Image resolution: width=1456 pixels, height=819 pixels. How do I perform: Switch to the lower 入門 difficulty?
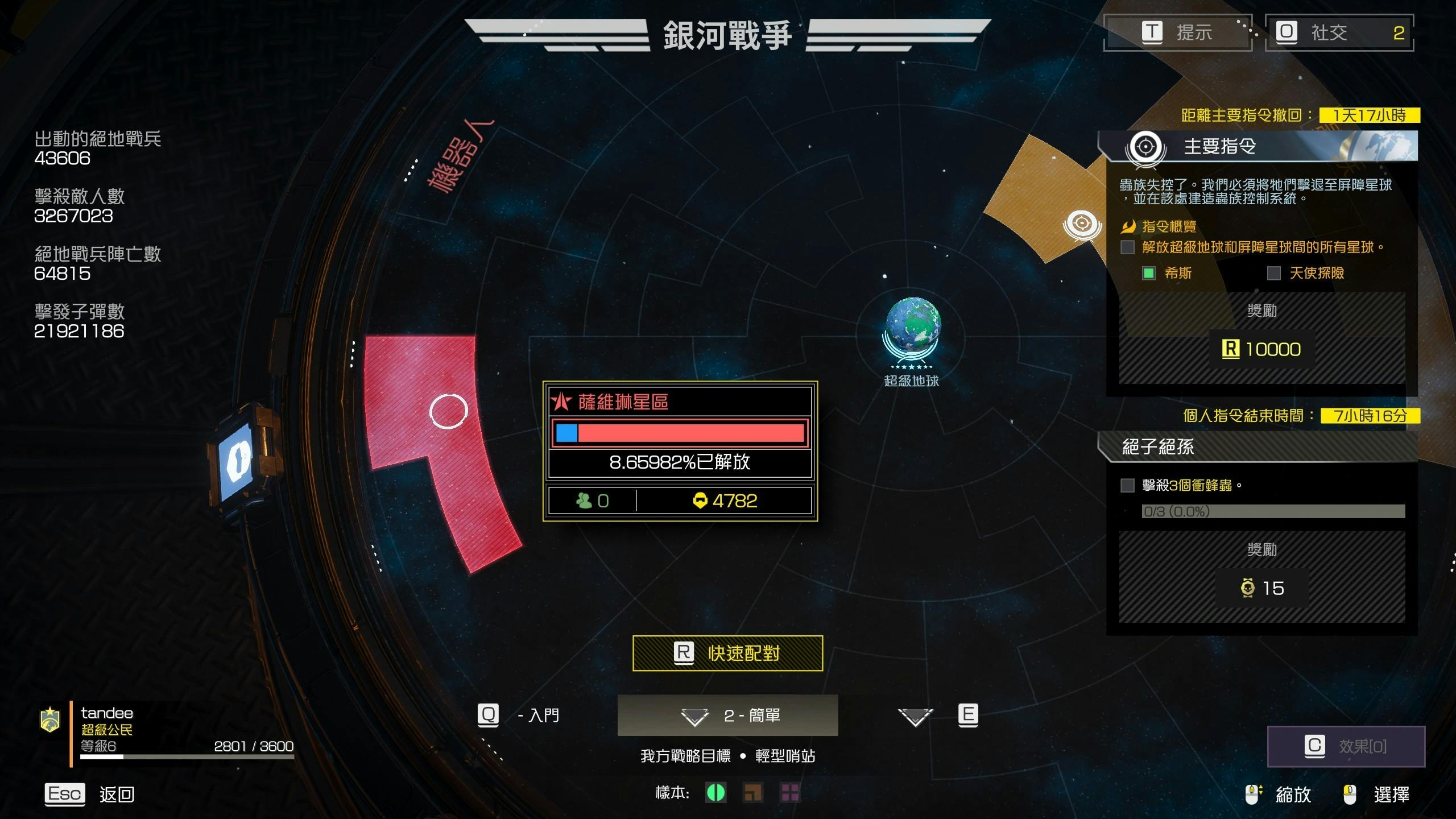(x=519, y=715)
